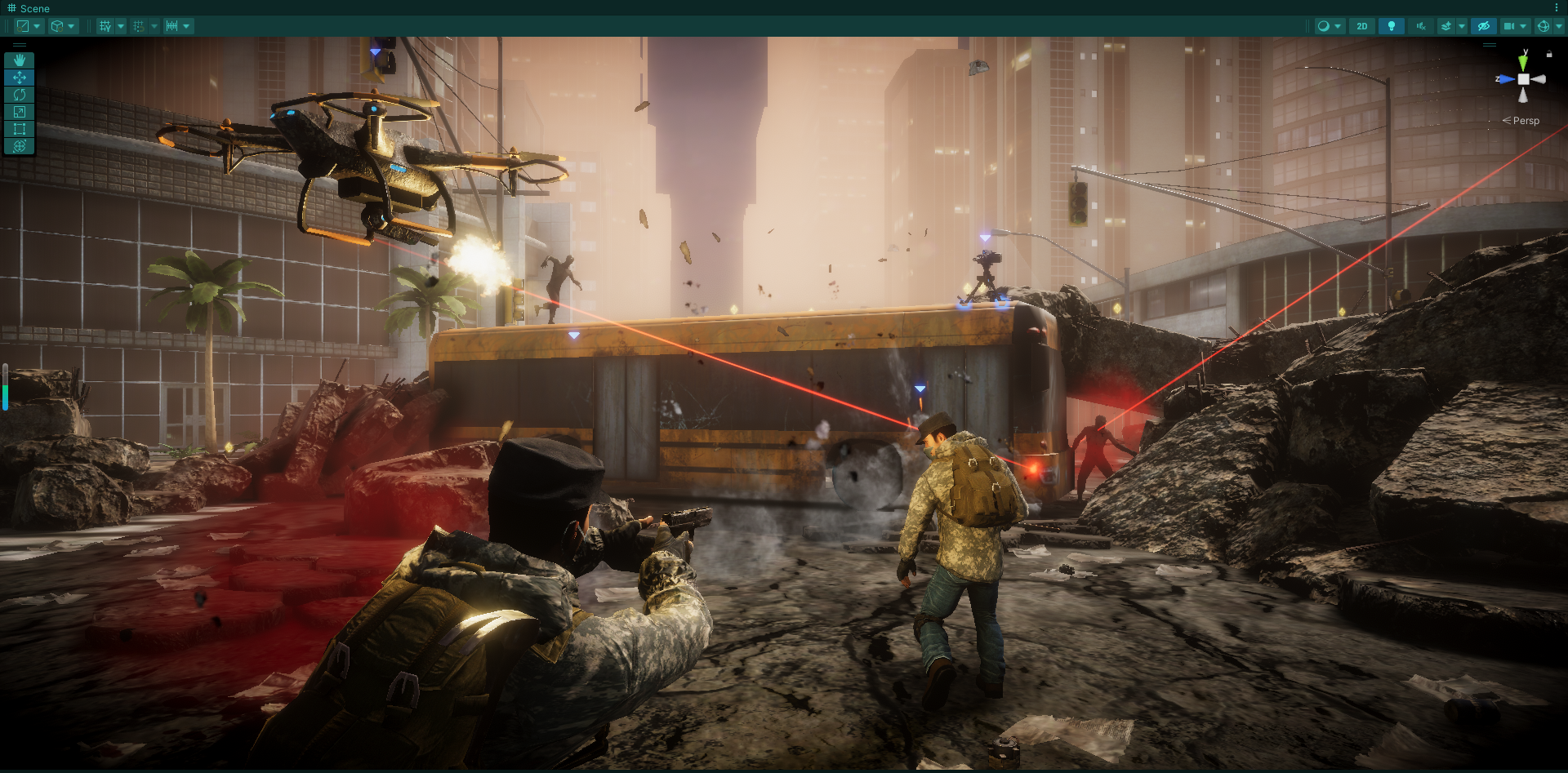
Task: Toggle scene lighting with the lightbulb button
Action: [1391, 26]
